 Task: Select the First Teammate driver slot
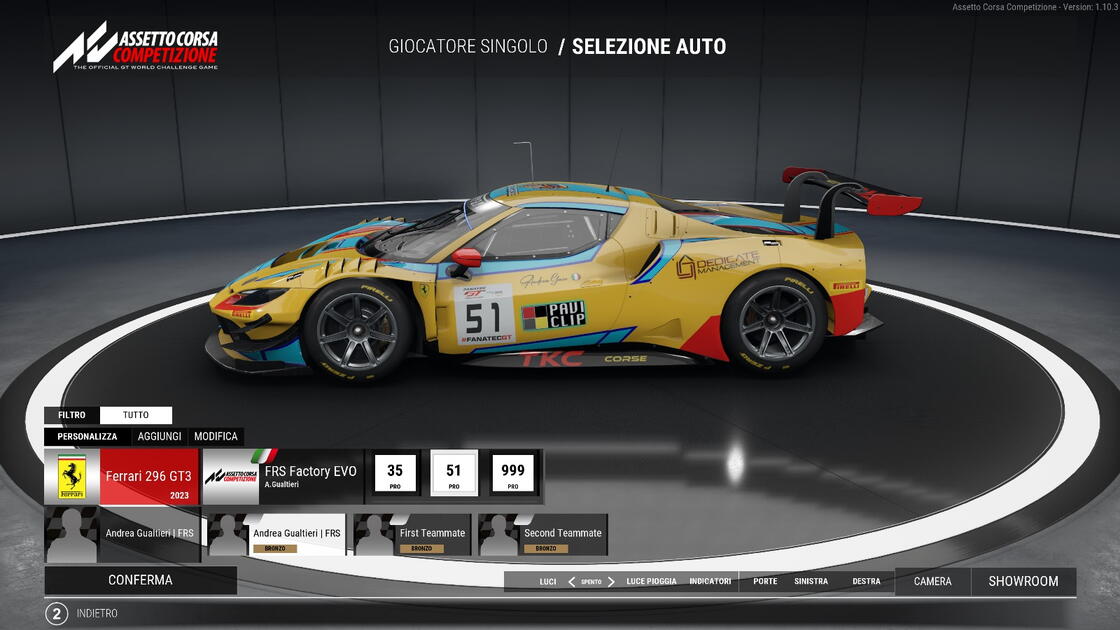(x=413, y=535)
